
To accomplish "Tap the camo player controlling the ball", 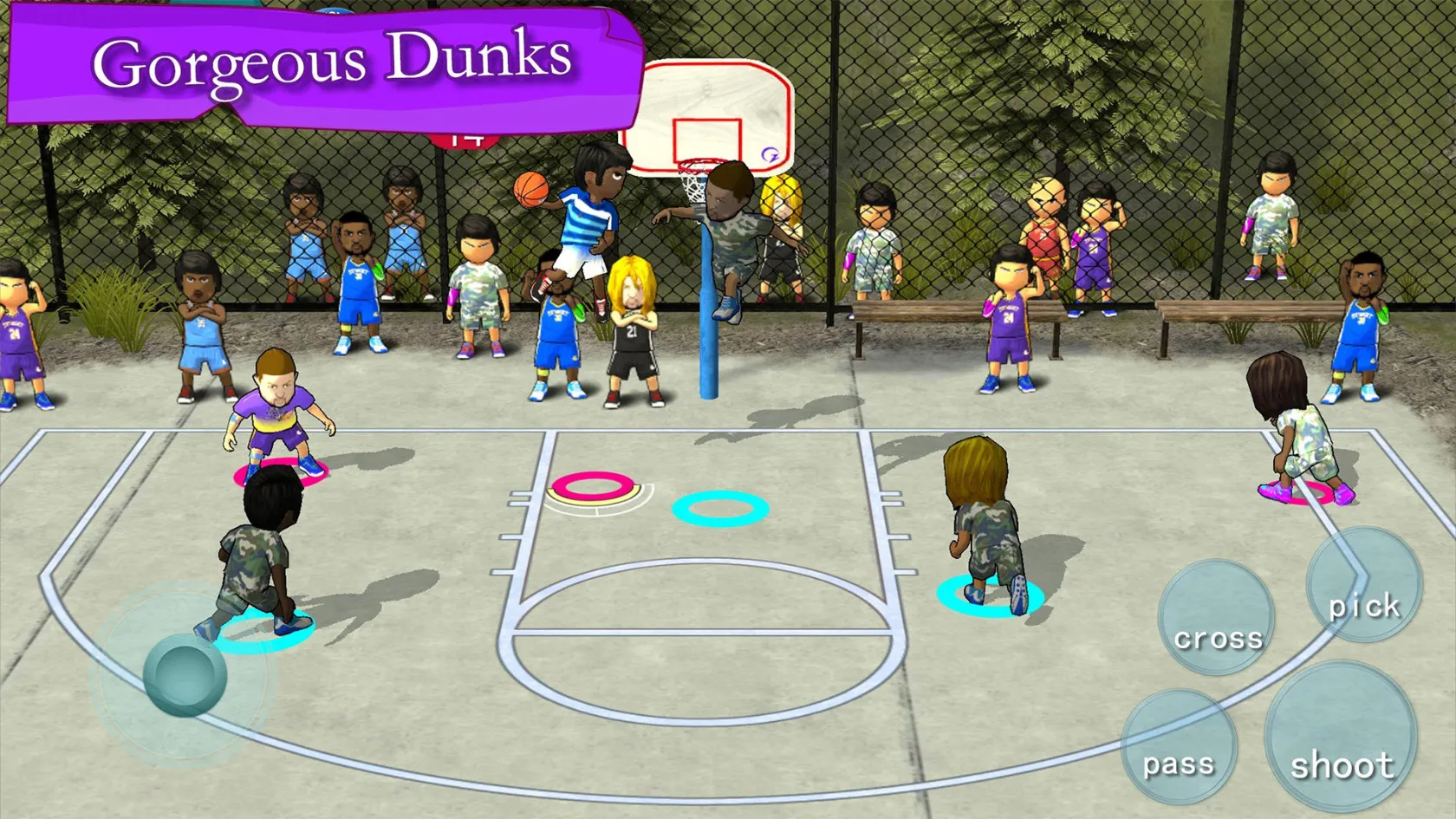I will [260, 555].
